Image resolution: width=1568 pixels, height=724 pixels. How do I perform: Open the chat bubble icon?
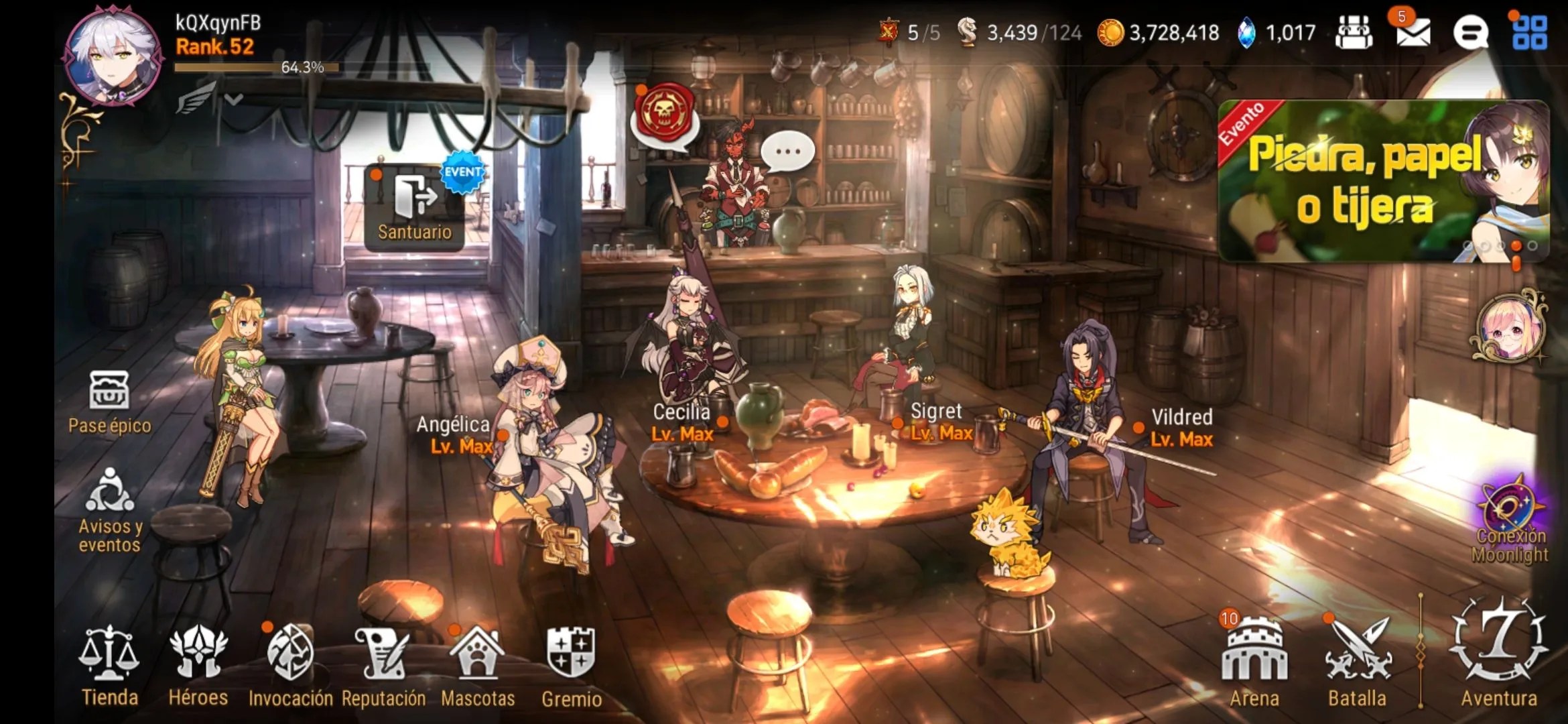point(1471,32)
